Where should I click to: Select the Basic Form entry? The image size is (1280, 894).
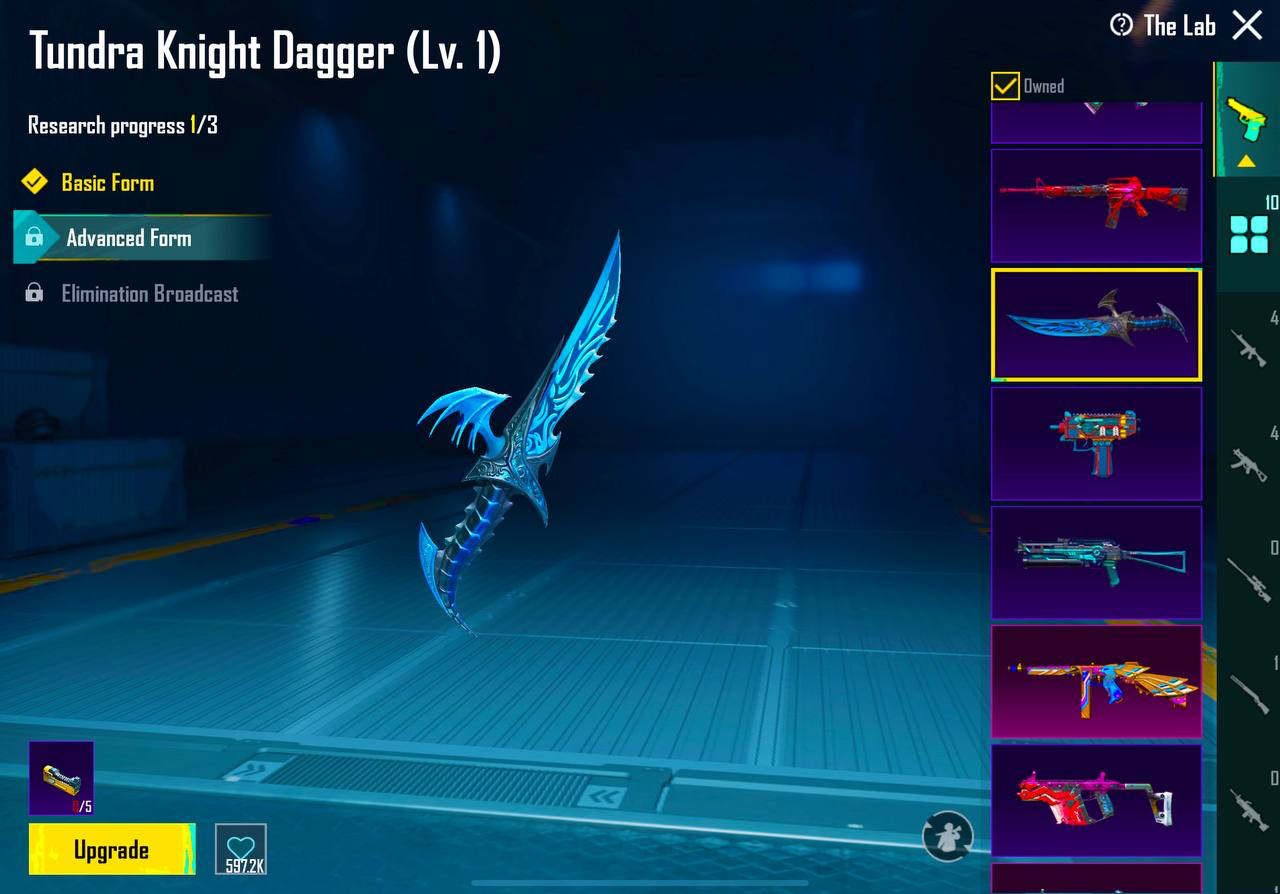click(107, 183)
